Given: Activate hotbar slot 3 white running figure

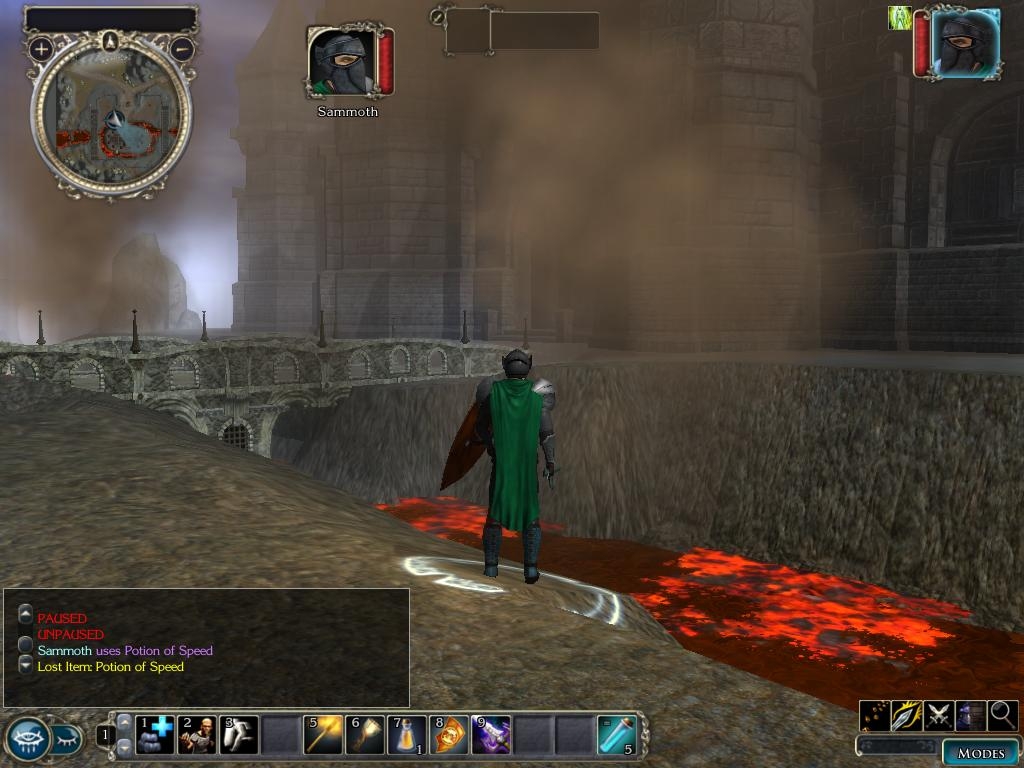Looking at the screenshot, I should 239,735.
